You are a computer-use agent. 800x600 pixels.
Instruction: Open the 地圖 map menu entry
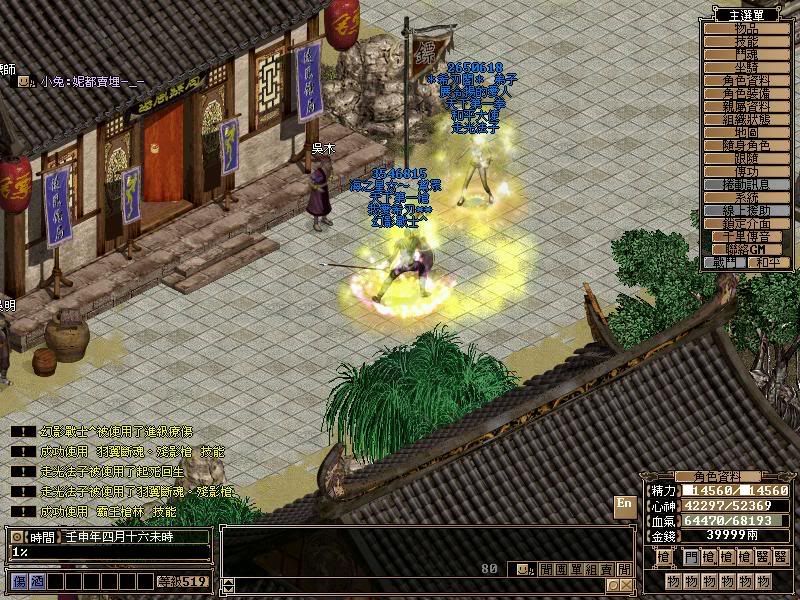tap(746, 132)
